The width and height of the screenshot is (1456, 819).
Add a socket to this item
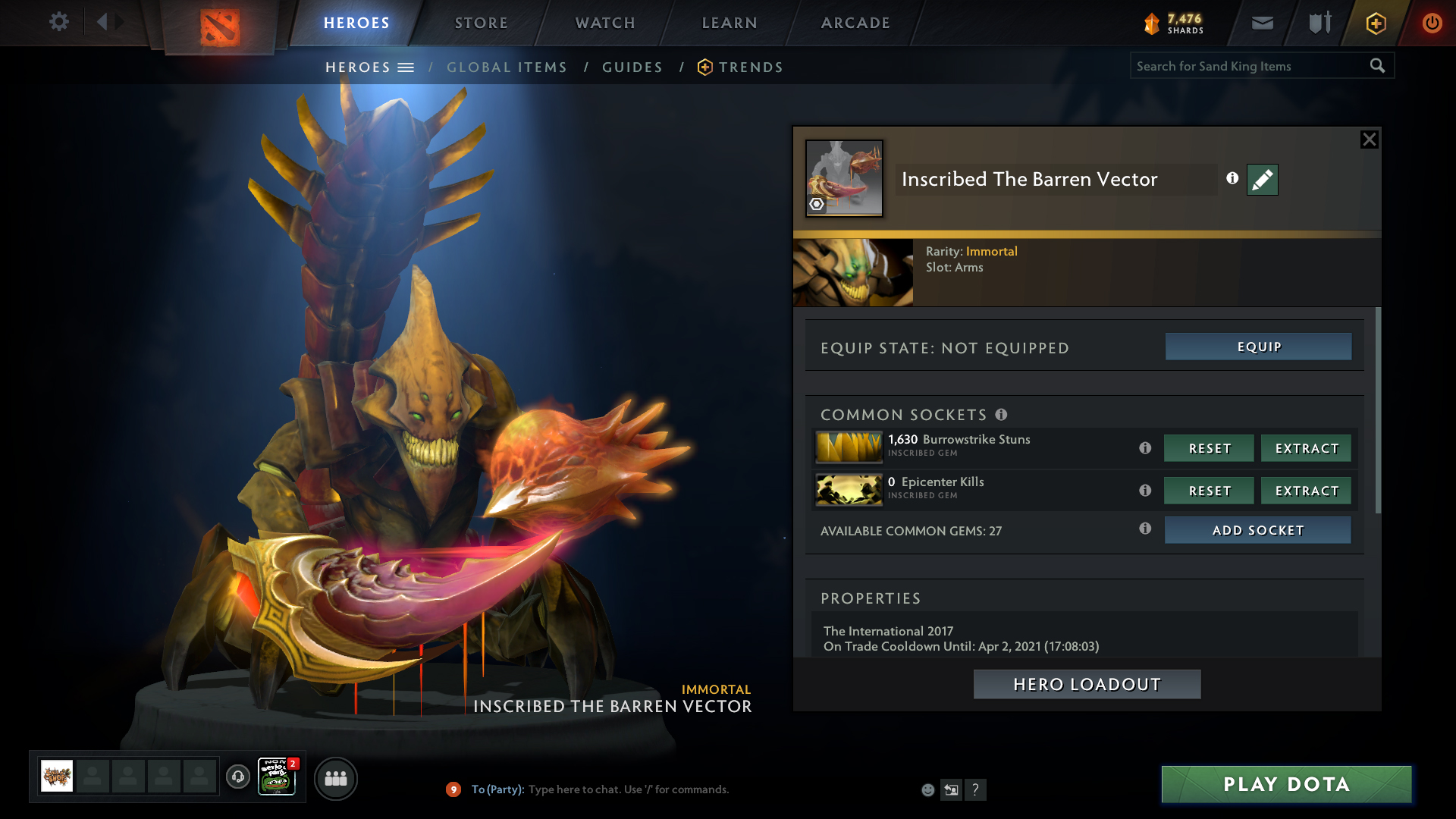1257,530
